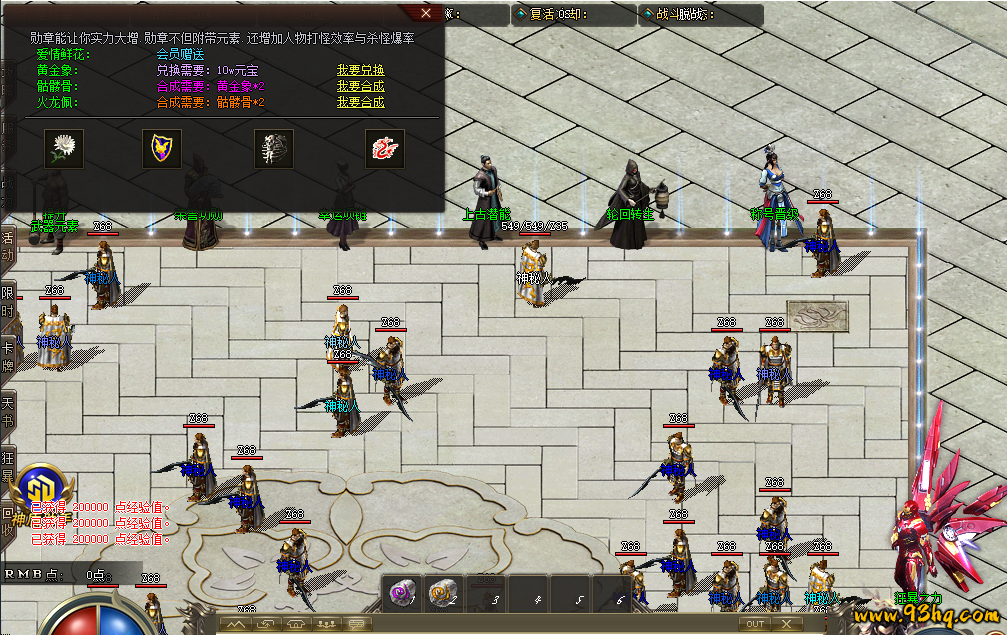Open the 回收 side tab
The image size is (1007, 635).
click(7, 522)
